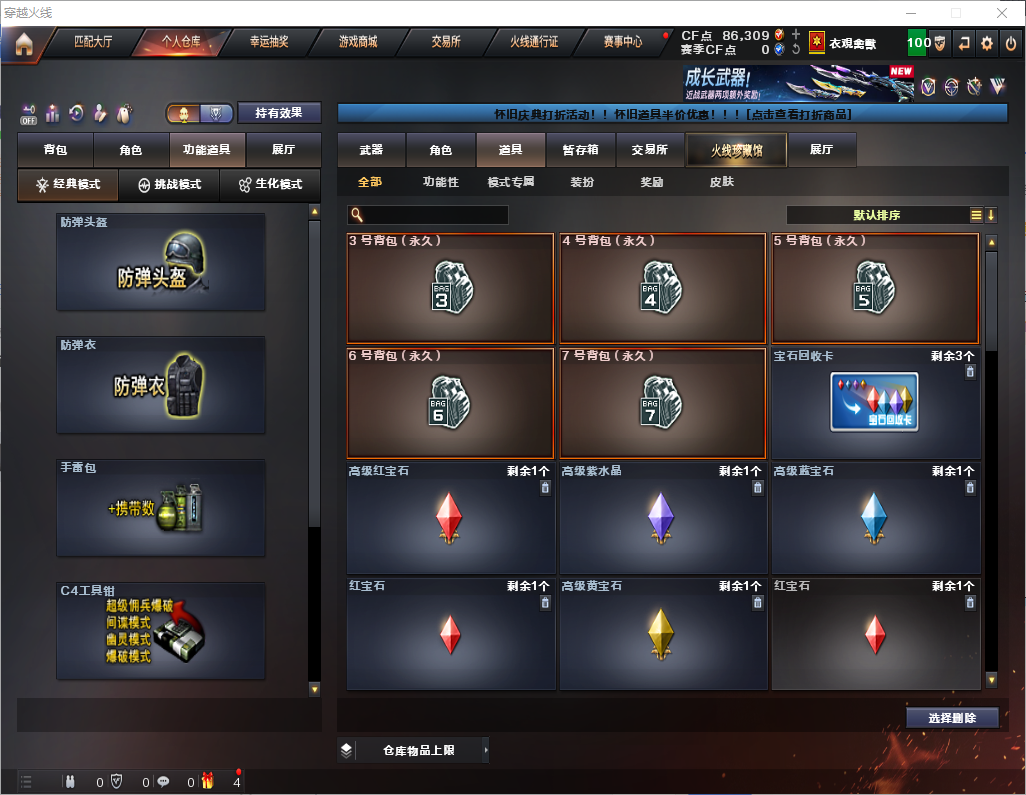
Task: Open the 交易所 menu in top navigation bar
Action: click(446, 42)
